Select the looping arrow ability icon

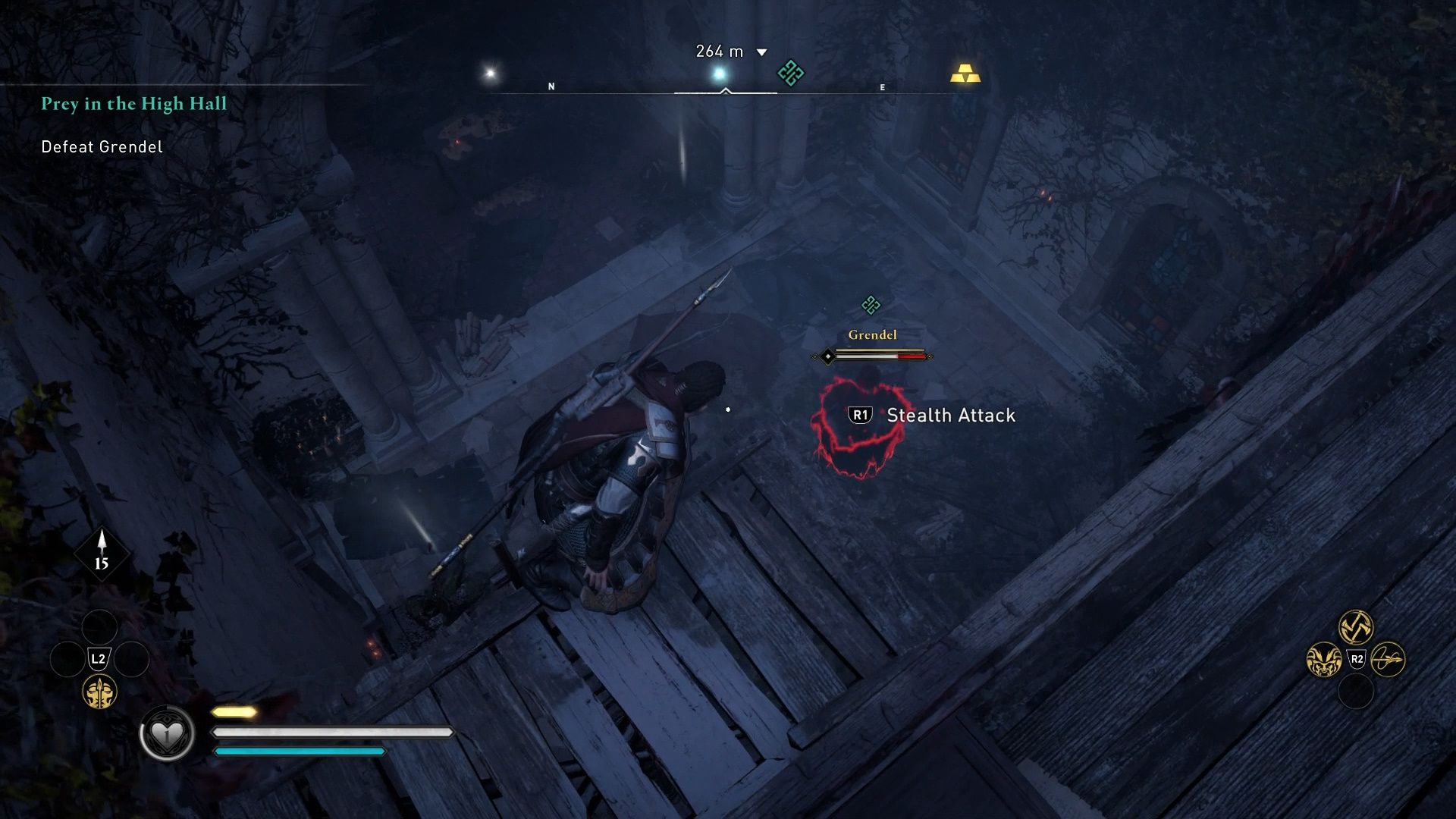point(1389,661)
